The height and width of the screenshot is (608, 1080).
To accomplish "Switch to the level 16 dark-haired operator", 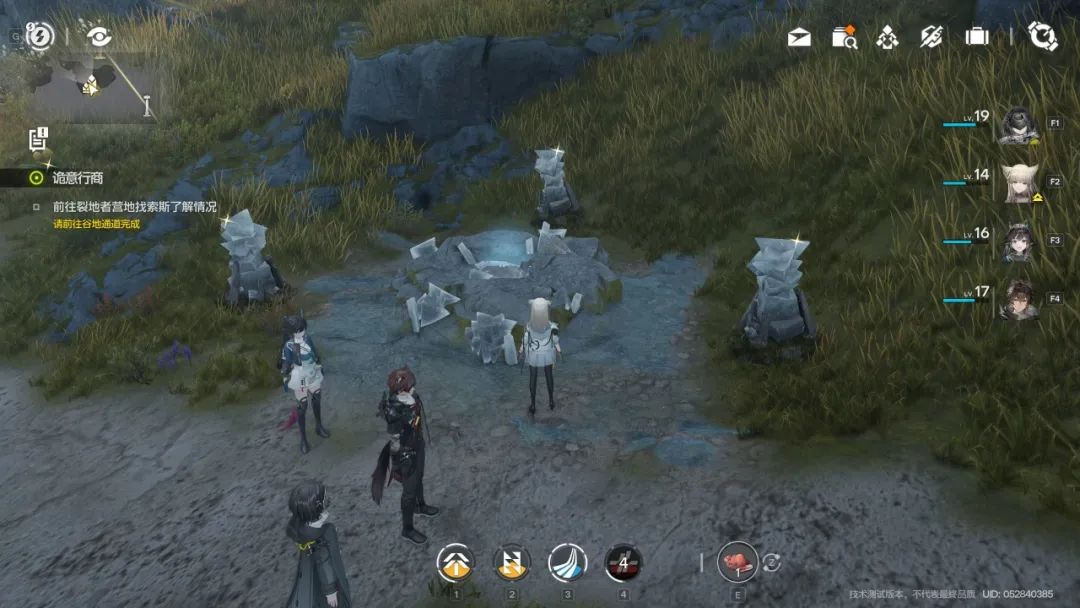I will coord(1018,242).
